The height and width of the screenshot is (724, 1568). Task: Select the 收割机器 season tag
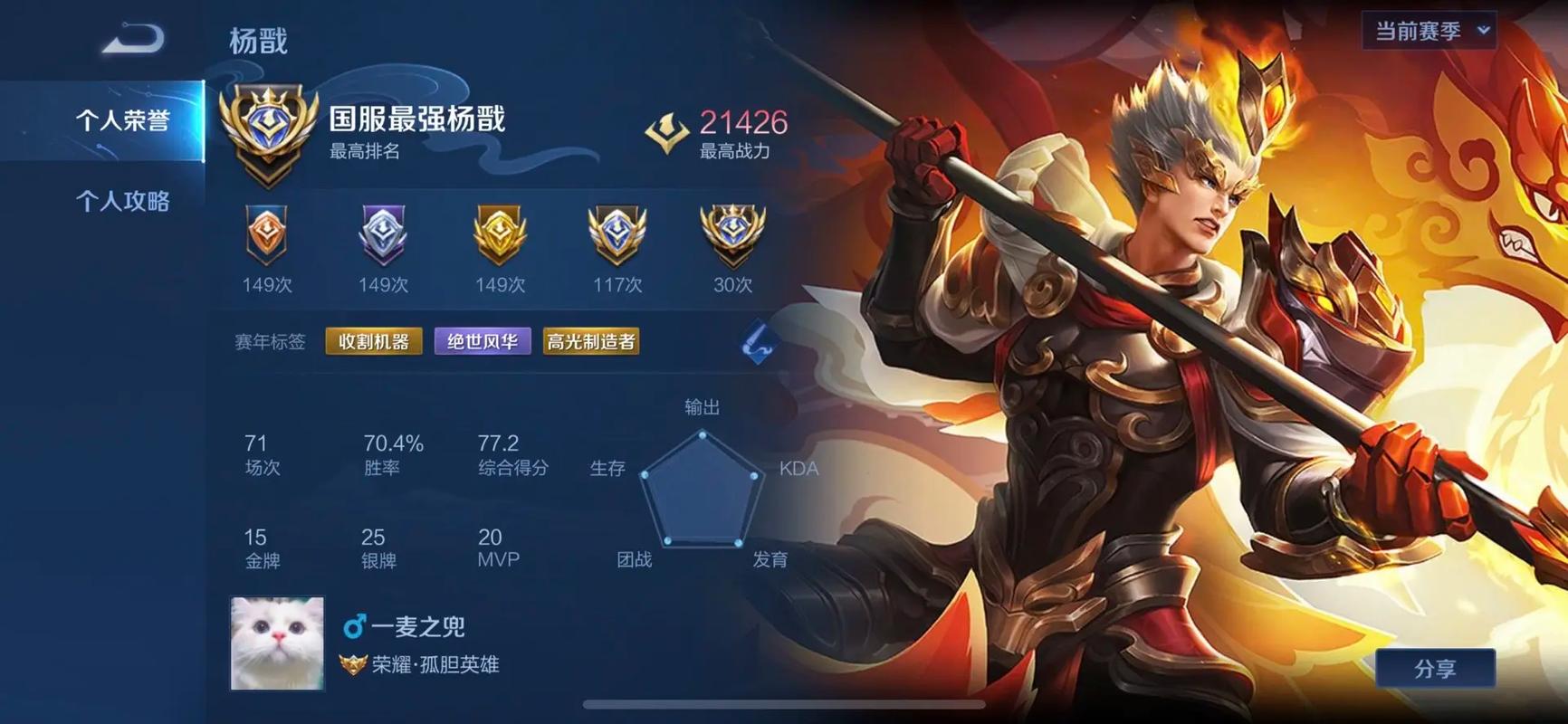coord(373,342)
